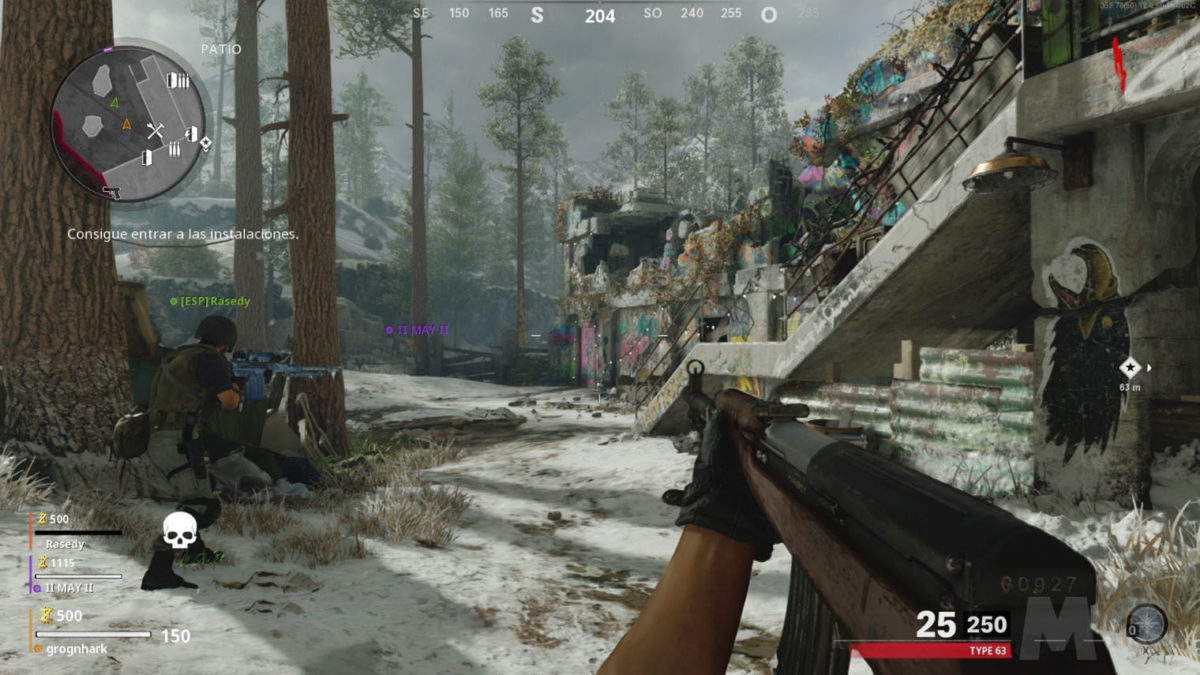
Task: Select Rasedy in the squad list
Action: 66,544
